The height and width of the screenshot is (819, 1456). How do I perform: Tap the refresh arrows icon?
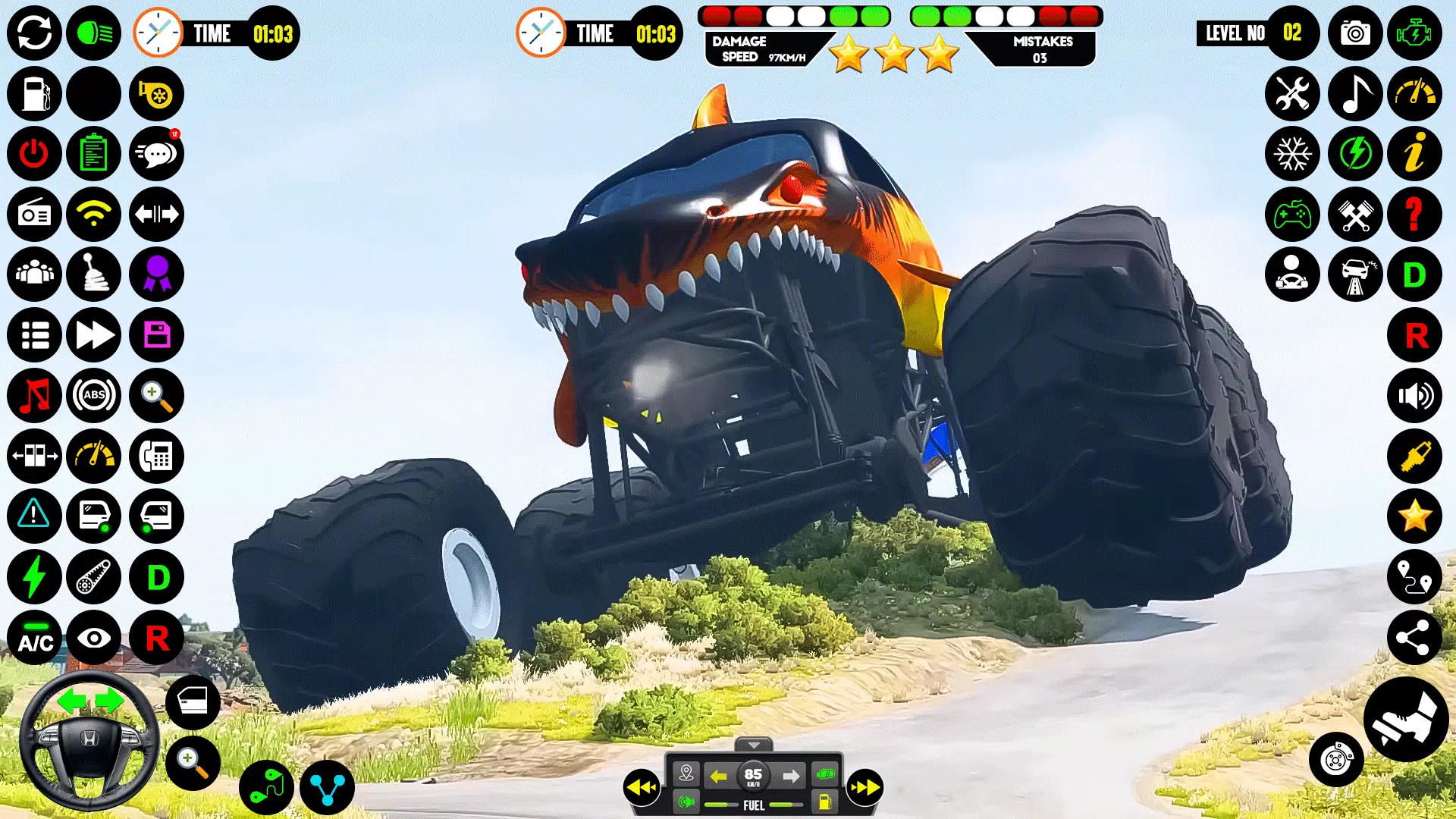tap(34, 33)
